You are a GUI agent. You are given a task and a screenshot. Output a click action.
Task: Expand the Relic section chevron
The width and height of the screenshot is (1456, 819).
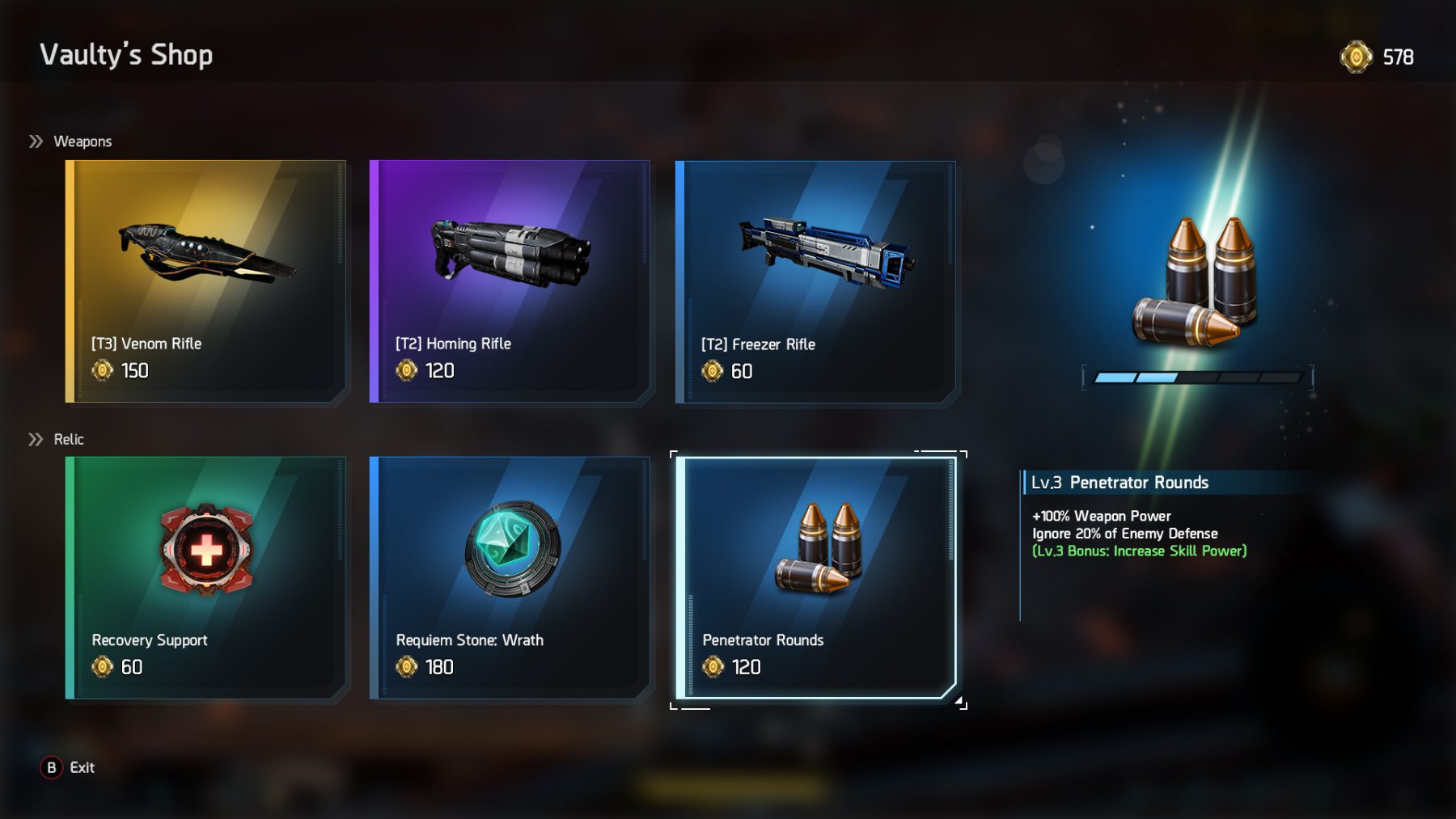point(34,439)
